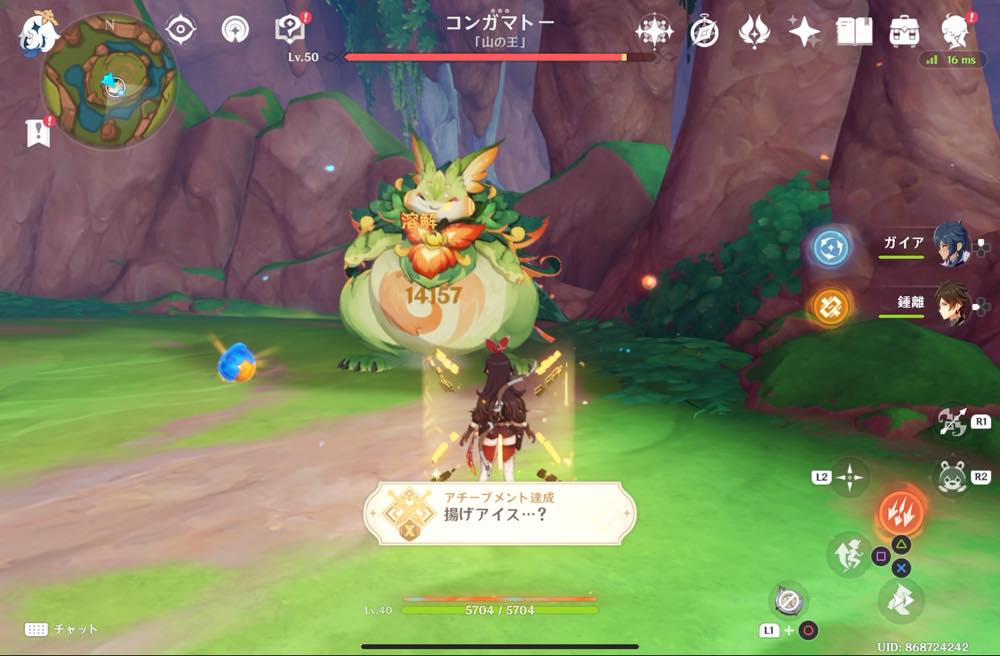1000x656 pixels.
Task: Open the backpack inventory
Action: tap(905, 32)
